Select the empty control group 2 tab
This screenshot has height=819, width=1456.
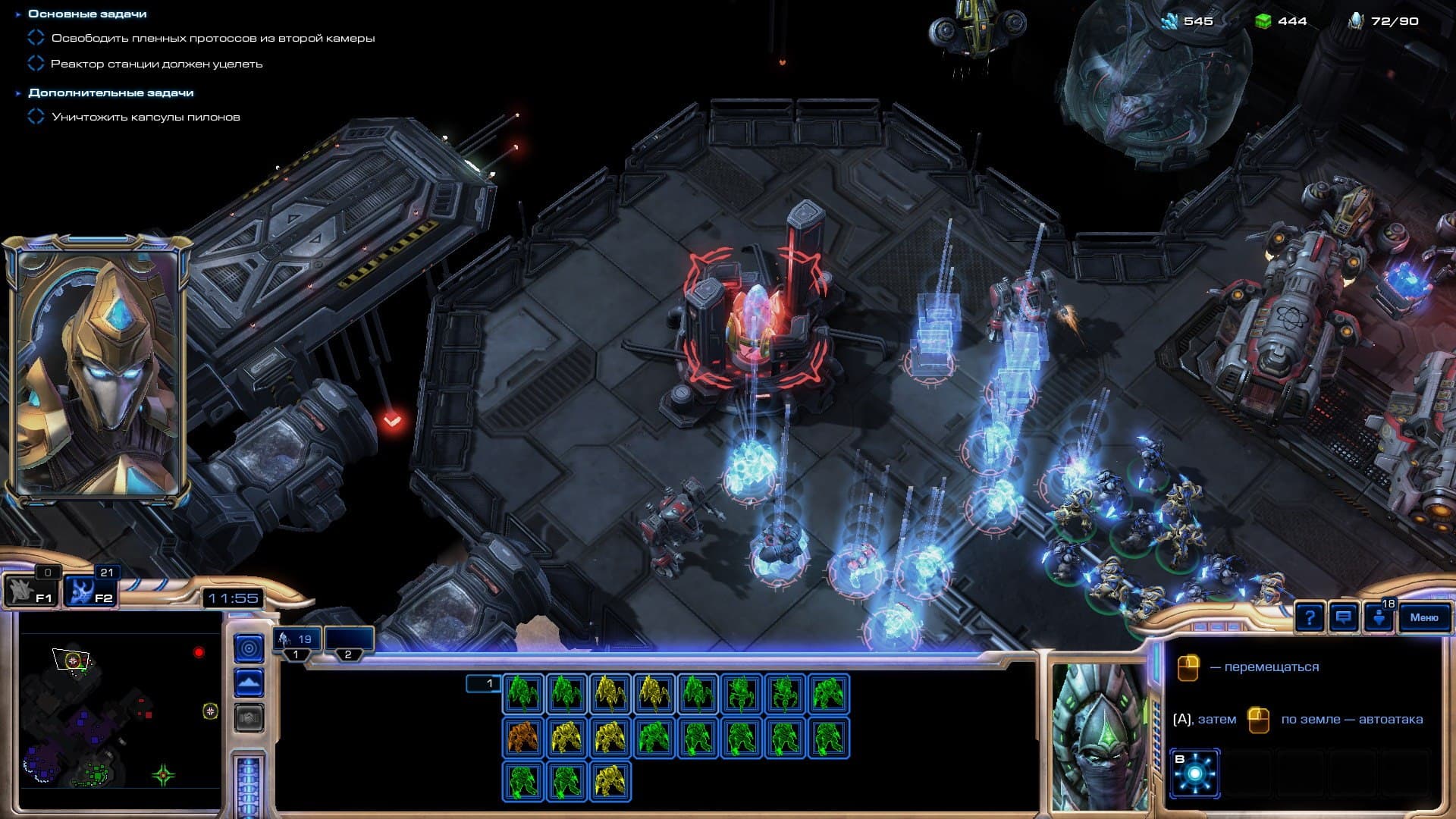[349, 642]
